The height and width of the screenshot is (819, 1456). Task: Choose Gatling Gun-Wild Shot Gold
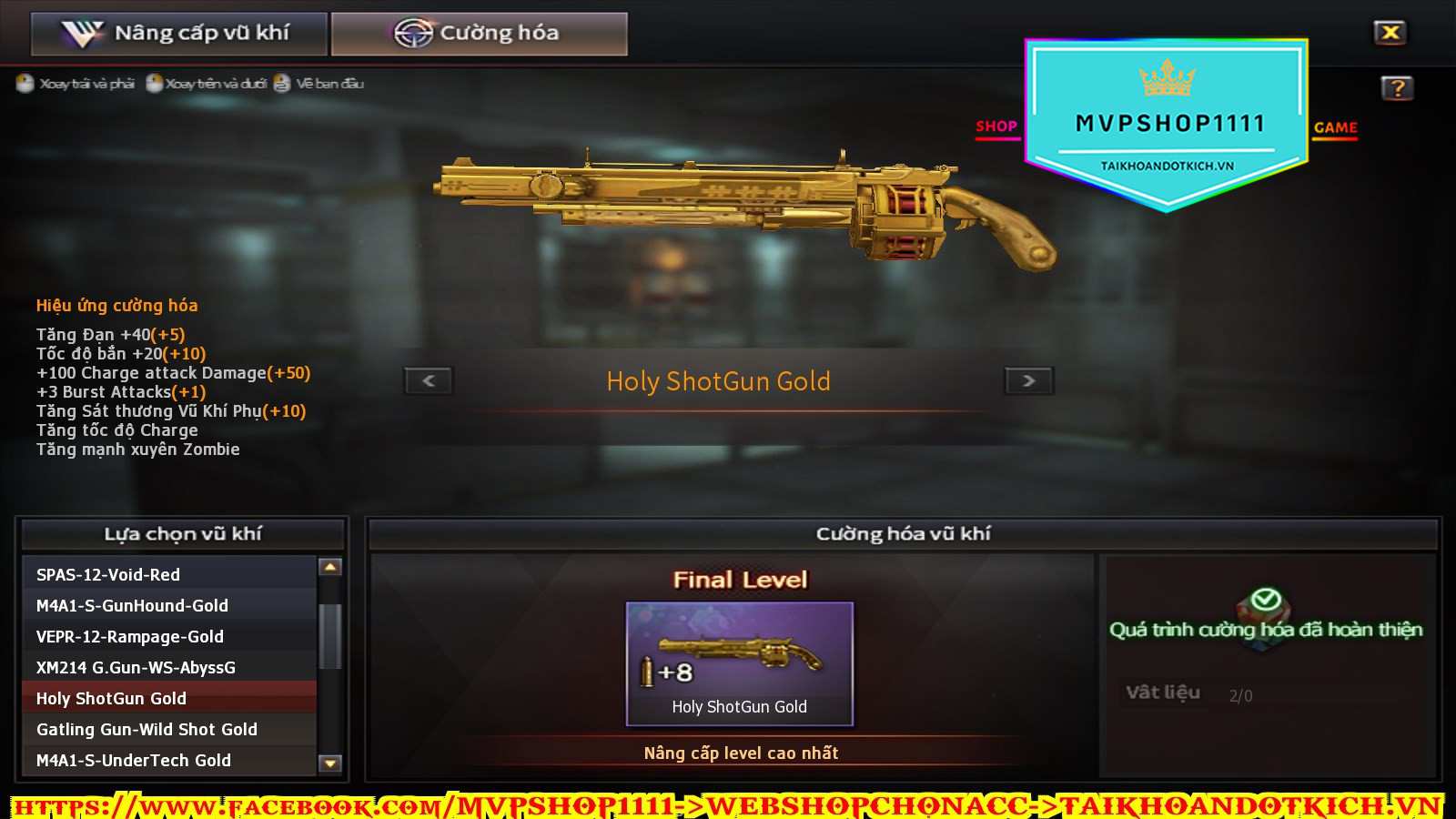pyautogui.click(x=169, y=729)
